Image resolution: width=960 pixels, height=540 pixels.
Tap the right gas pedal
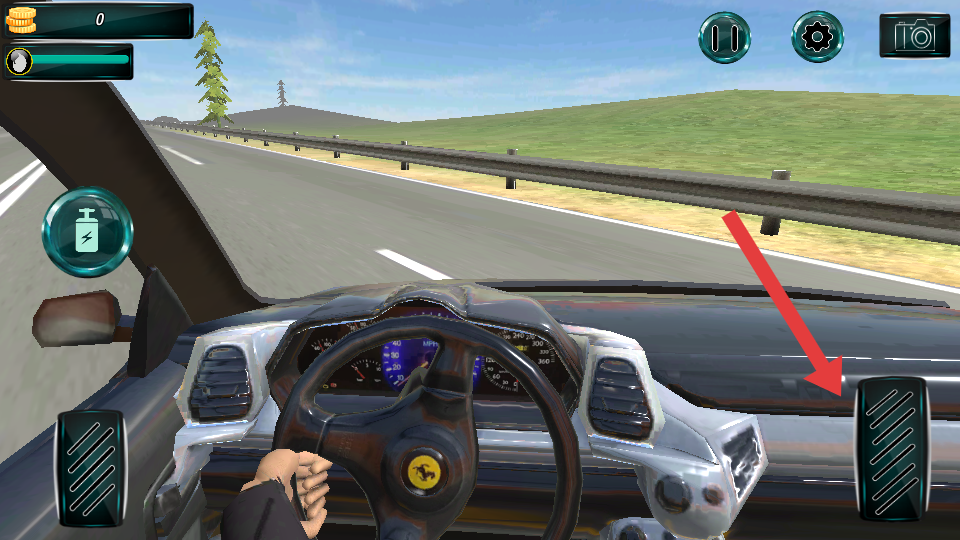[x=892, y=449]
